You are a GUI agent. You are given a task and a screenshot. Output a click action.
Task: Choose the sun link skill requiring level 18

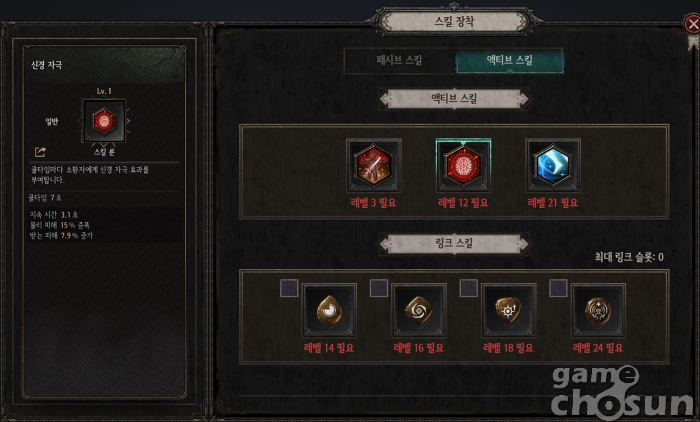point(509,311)
